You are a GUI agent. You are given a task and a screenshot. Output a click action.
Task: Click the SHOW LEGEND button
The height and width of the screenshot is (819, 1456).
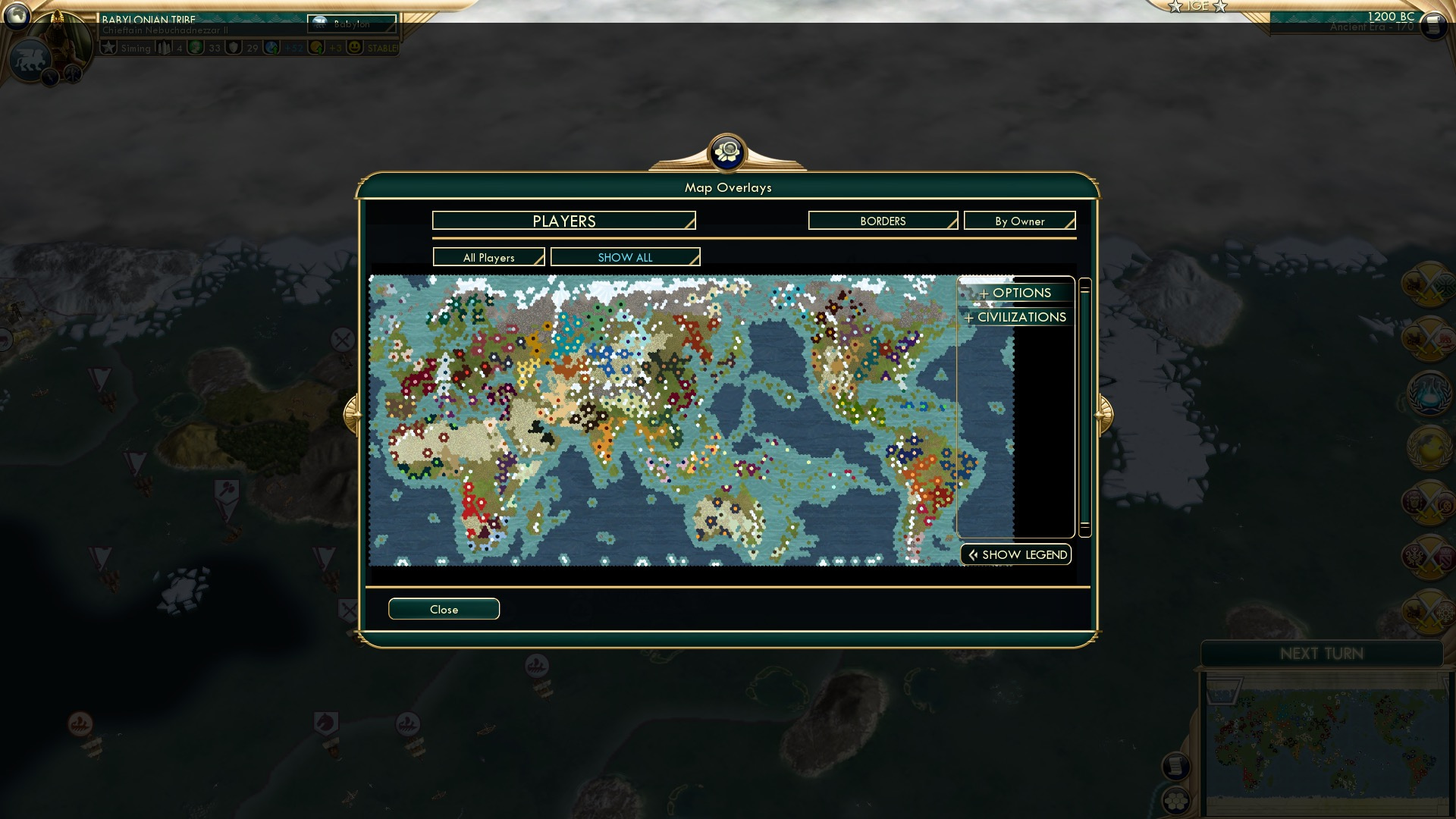point(1015,554)
